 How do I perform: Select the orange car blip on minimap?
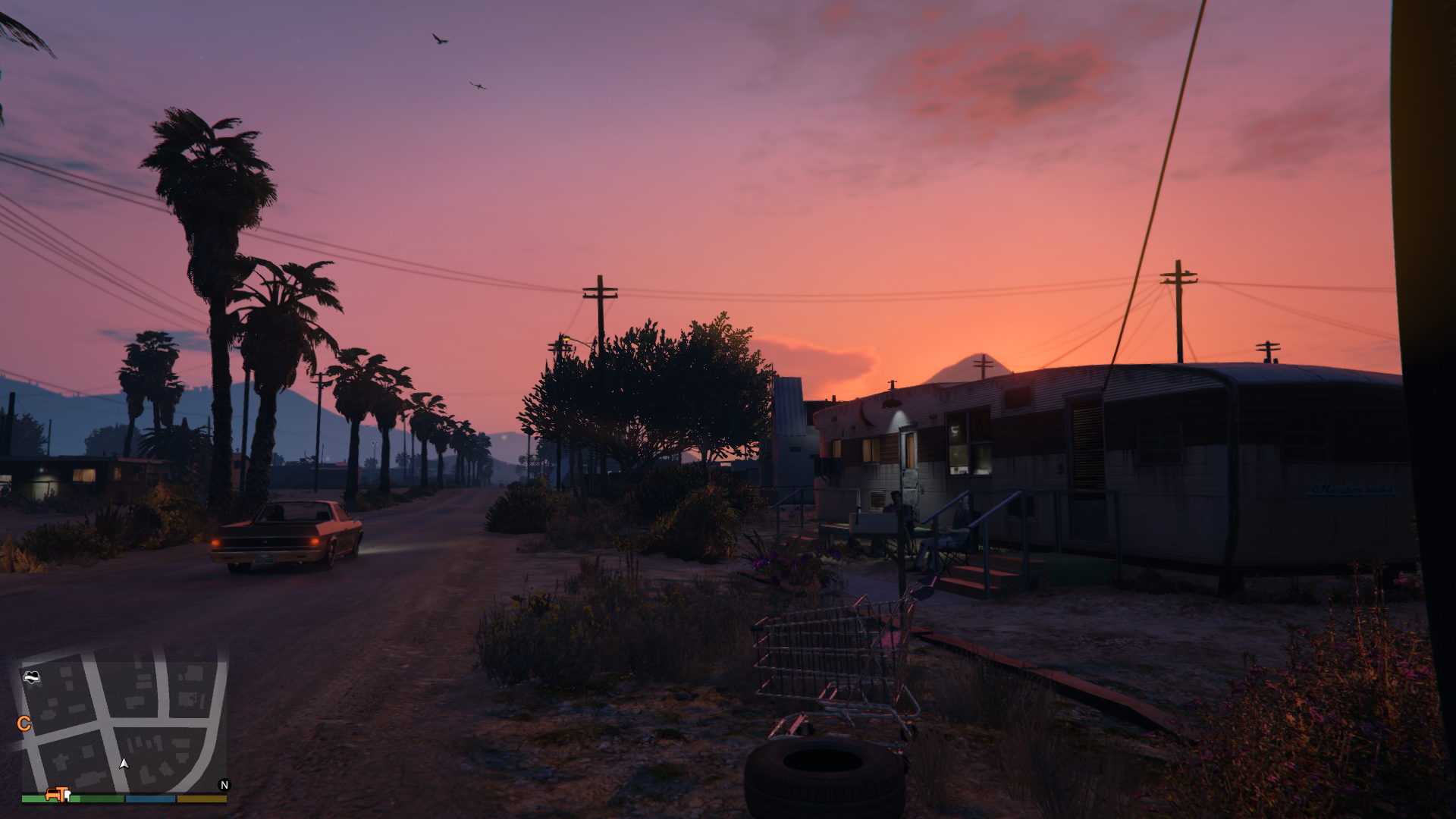[x=53, y=794]
